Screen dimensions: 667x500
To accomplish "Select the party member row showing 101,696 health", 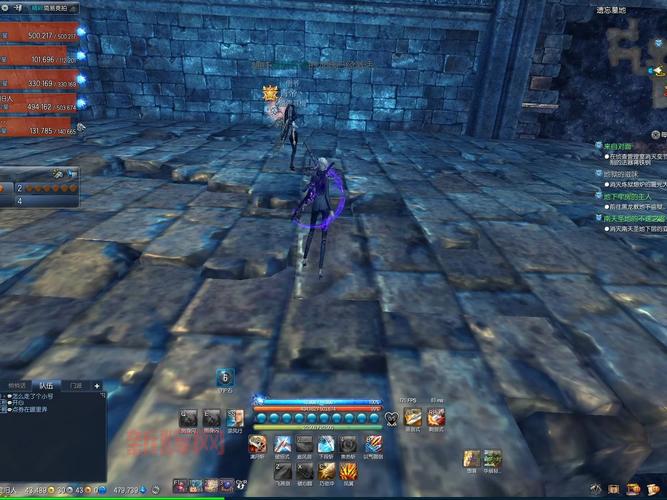I will click(x=40, y=59).
